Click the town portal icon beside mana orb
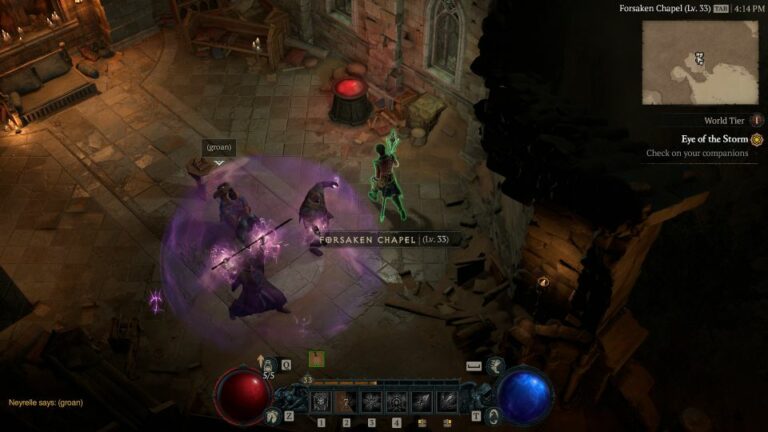 pyautogui.click(x=492, y=415)
